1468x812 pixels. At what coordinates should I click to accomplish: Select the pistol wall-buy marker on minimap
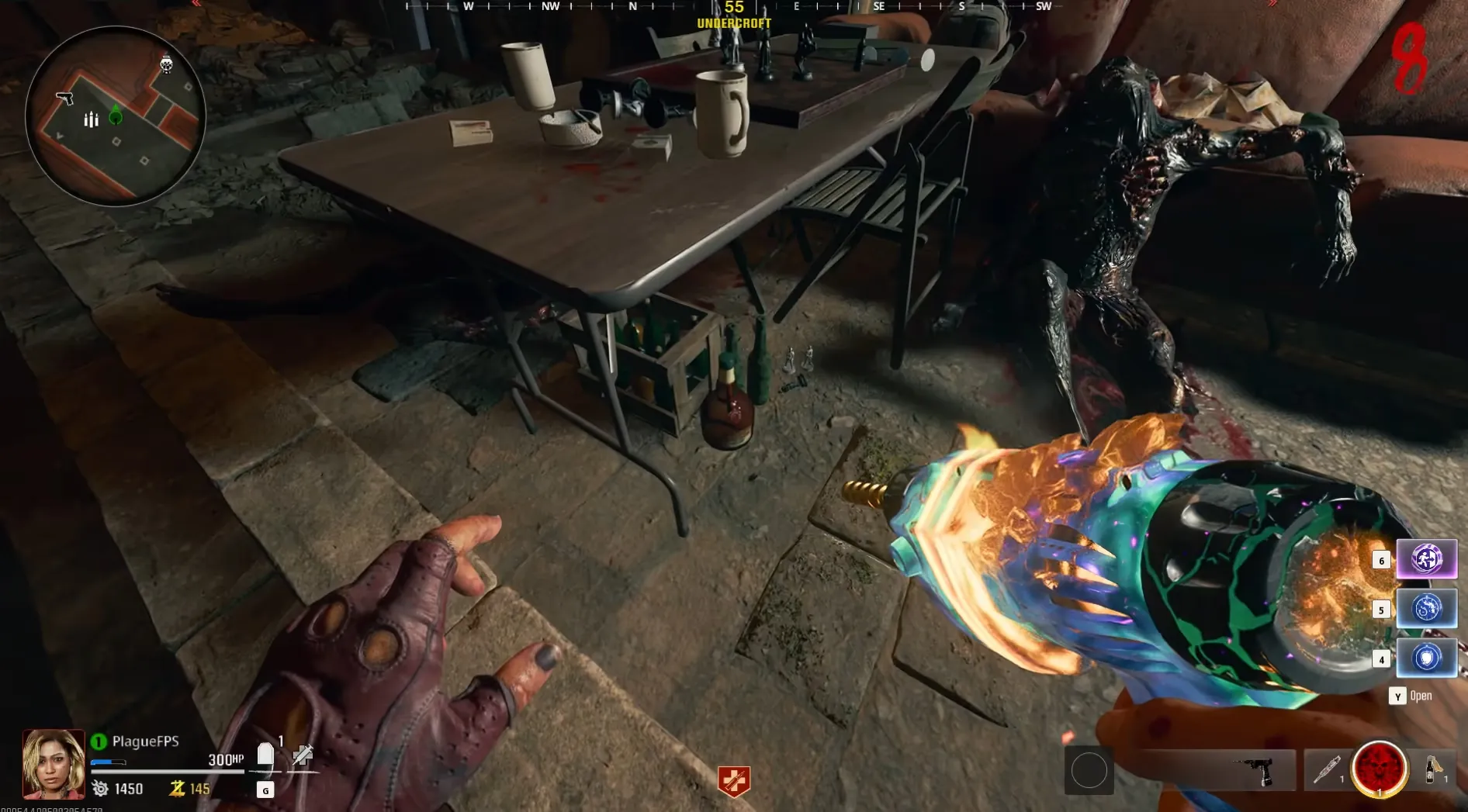(x=65, y=98)
